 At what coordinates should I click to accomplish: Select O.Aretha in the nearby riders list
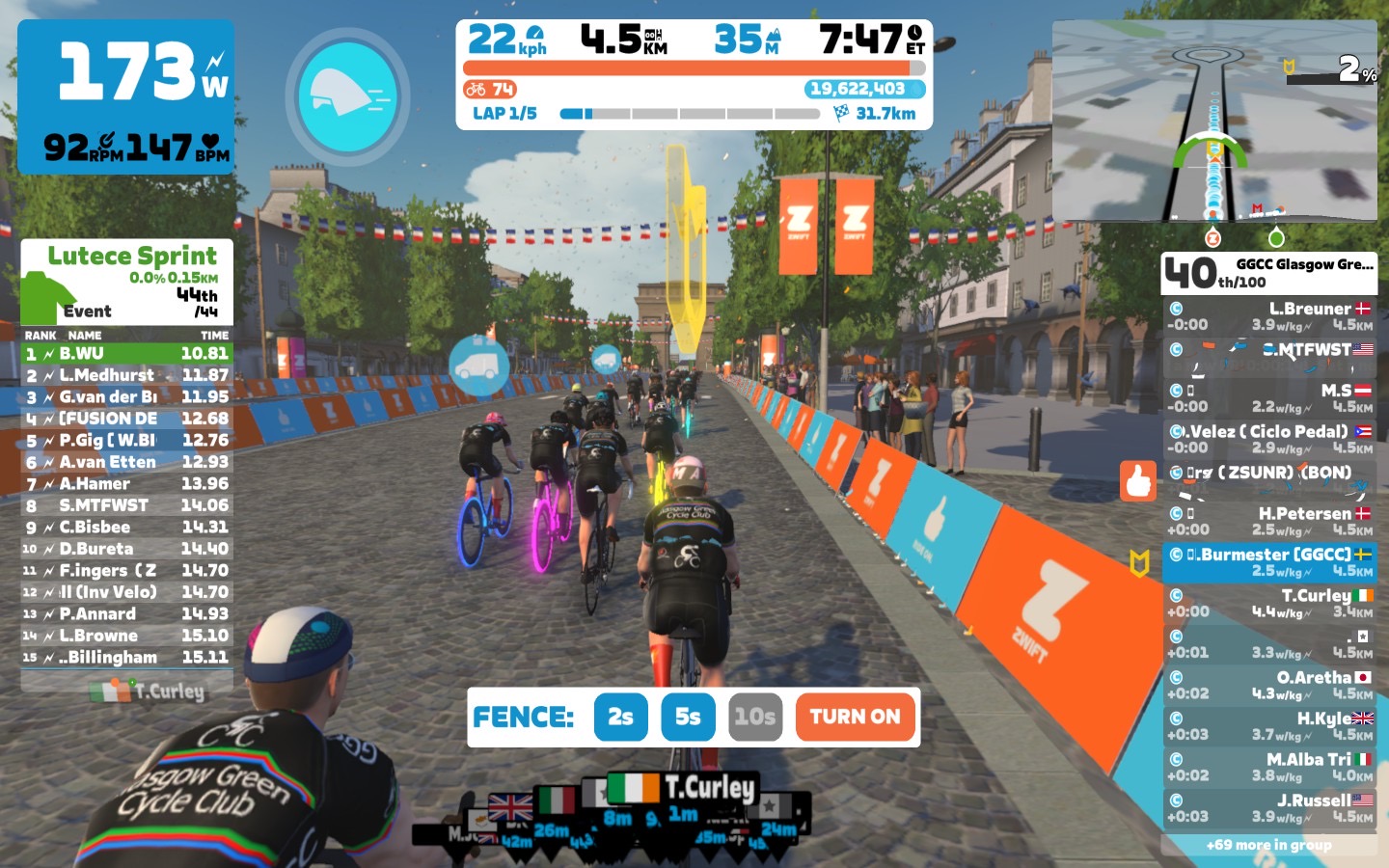pos(1269,685)
